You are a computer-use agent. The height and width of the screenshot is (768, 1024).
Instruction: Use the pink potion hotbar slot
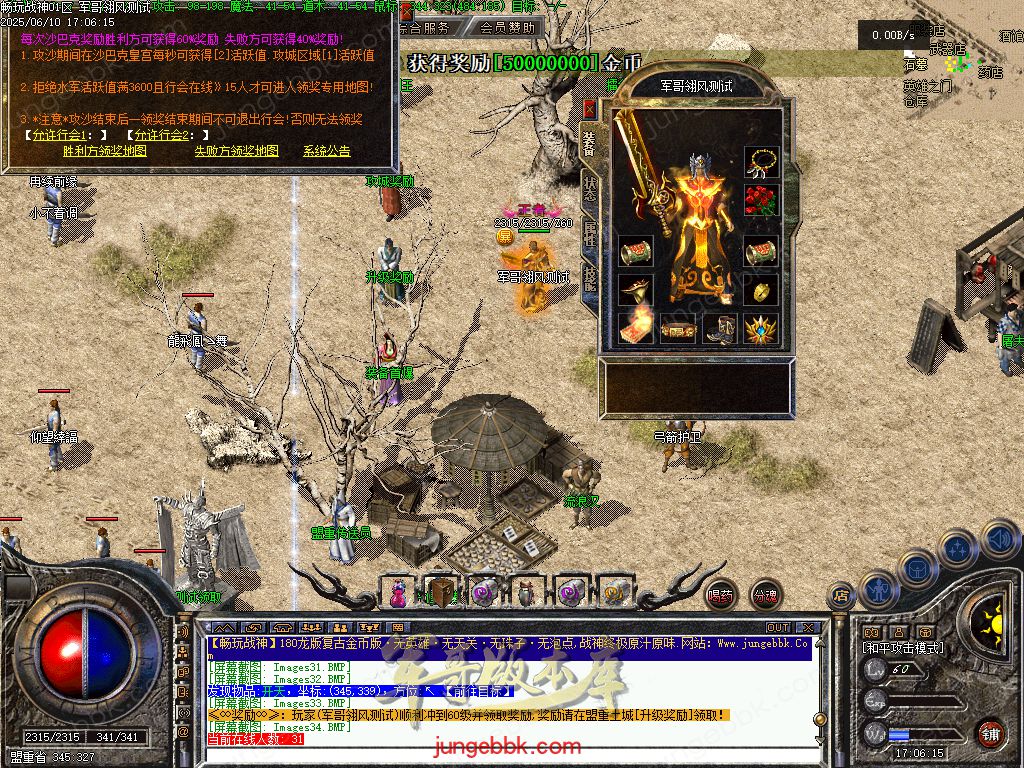[399, 592]
